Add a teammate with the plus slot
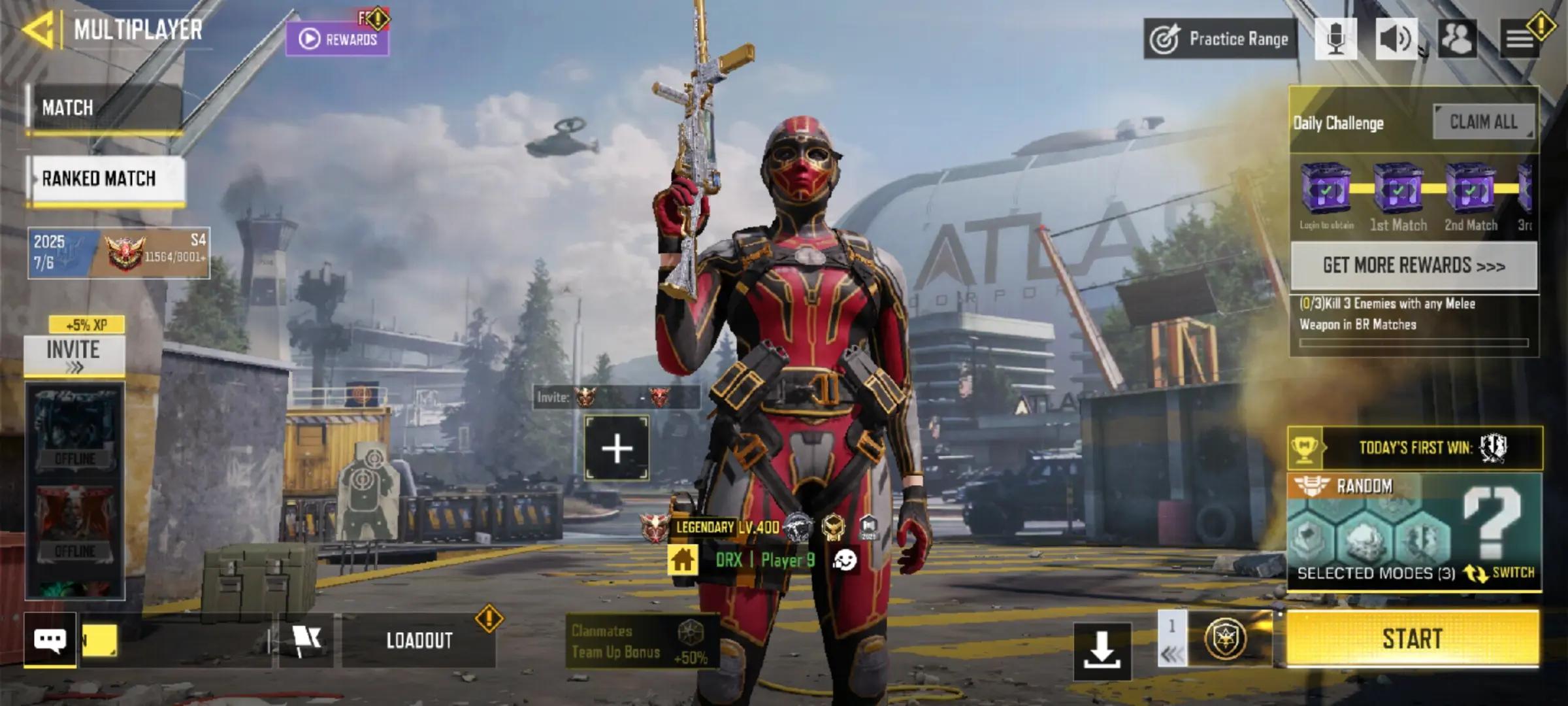 [x=617, y=448]
